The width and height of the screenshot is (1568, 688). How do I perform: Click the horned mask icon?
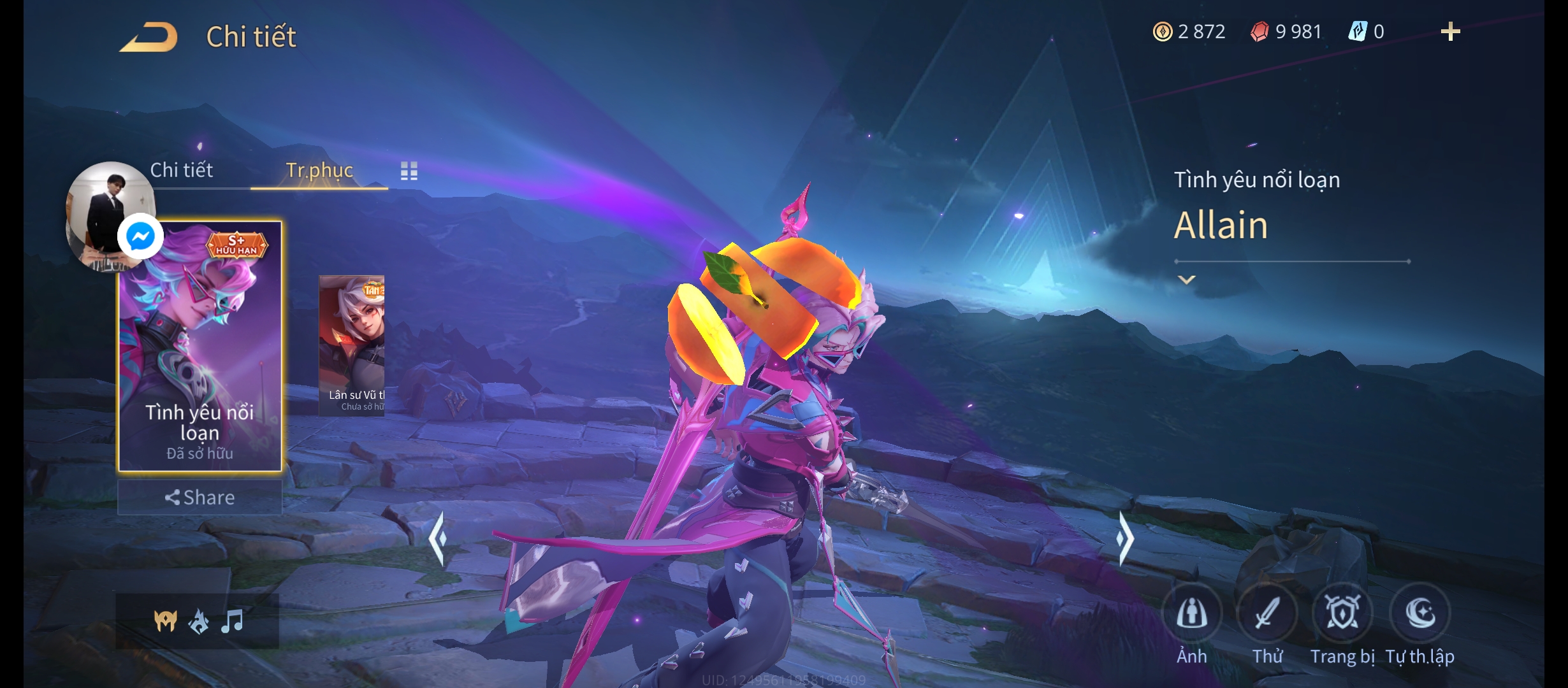(x=165, y=621)
